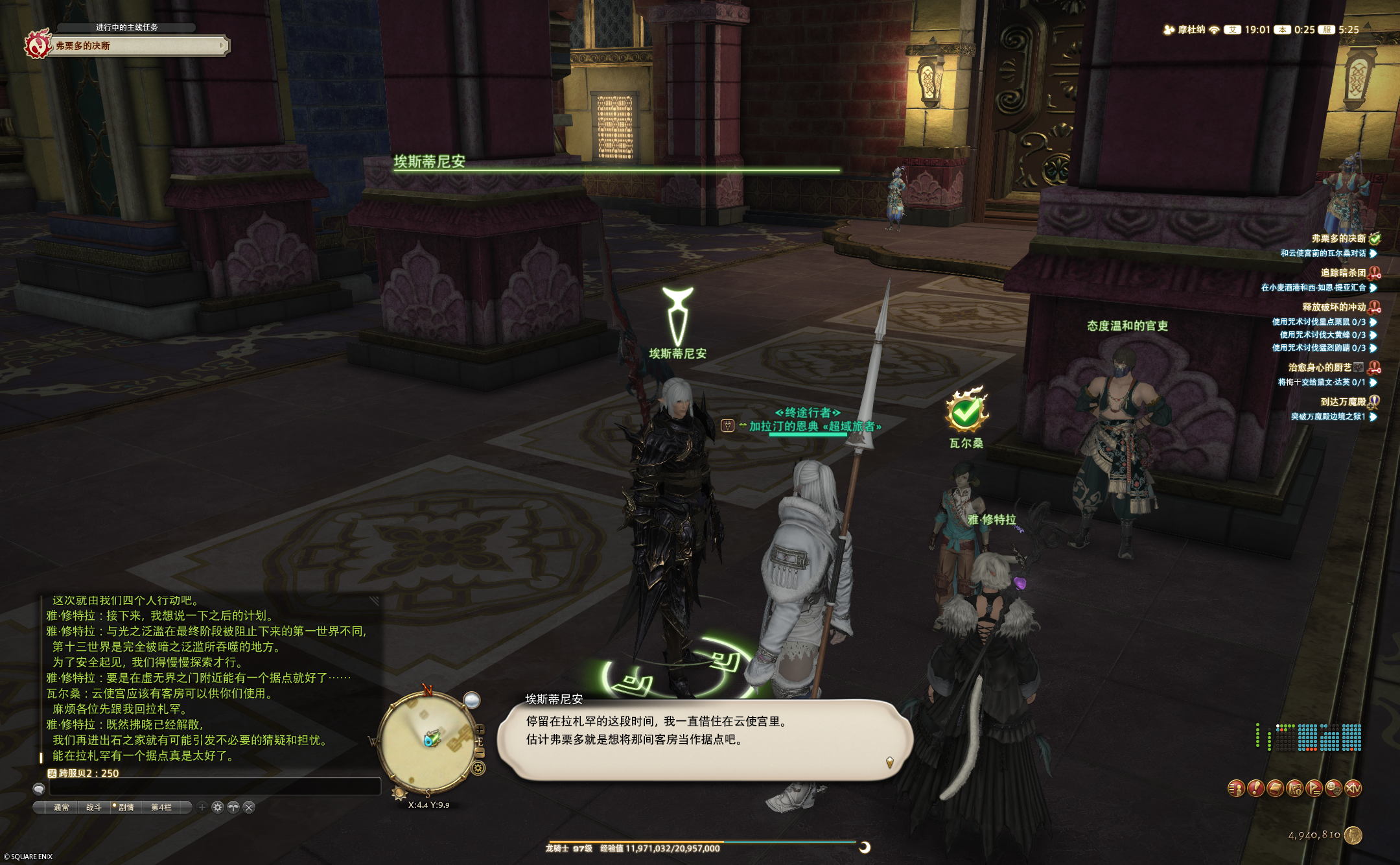The image size is (1400, 865).
Task: Select the 追踪暗杀团 quest in tracker
Action: 1343,273
